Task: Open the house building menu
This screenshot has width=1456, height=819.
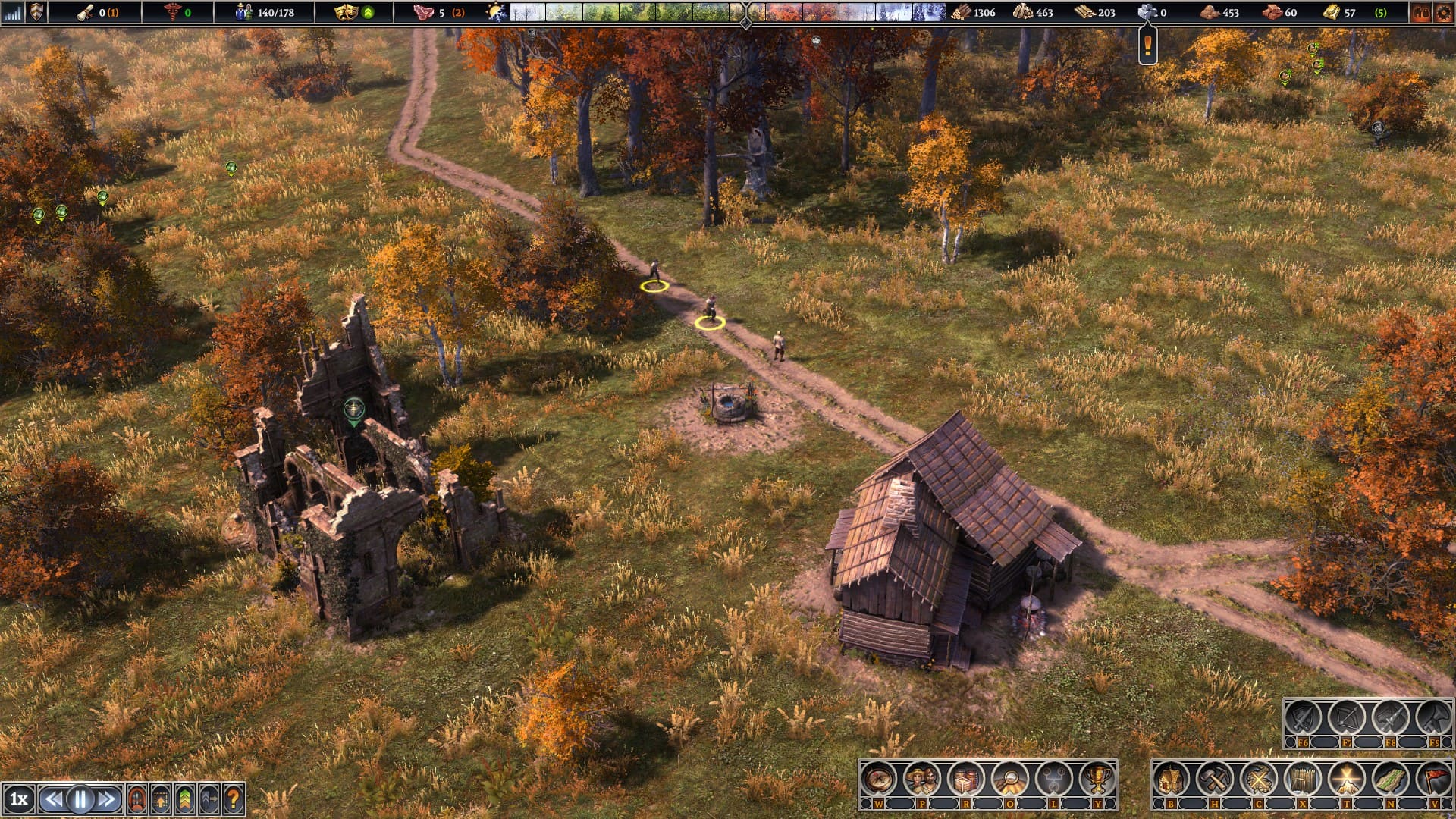Action: coord(1171,778)
